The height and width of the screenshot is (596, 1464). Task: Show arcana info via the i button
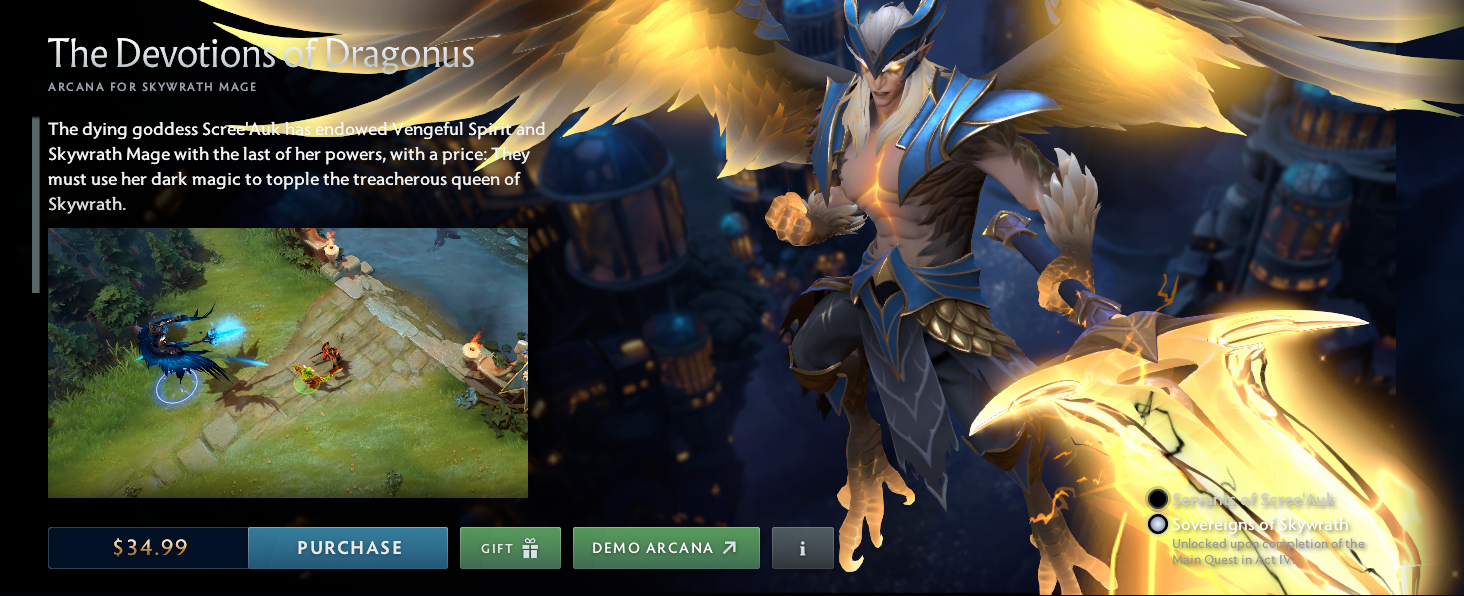(802, 548)
